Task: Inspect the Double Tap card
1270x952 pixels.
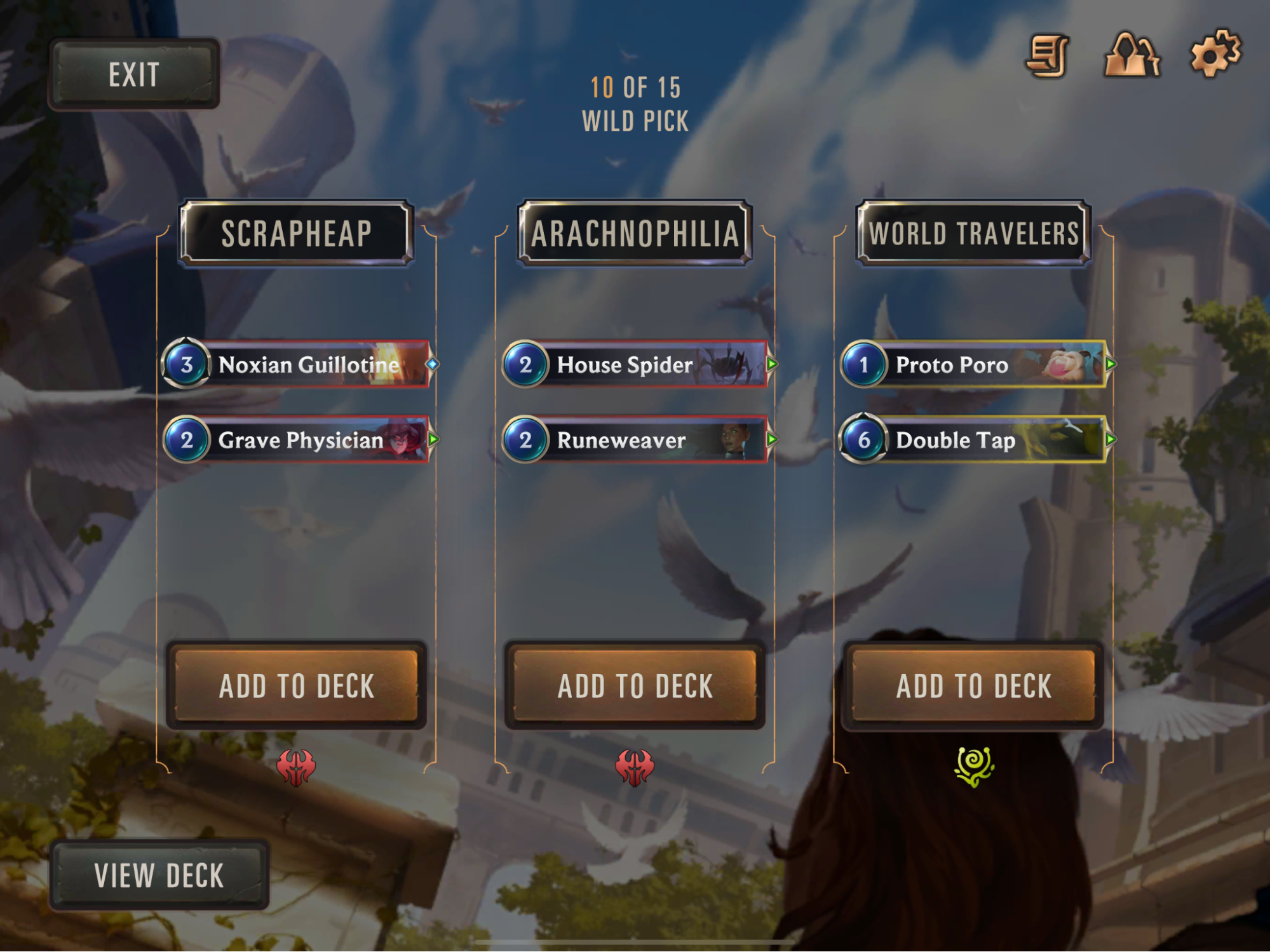Action: click(x=975, y=439)
